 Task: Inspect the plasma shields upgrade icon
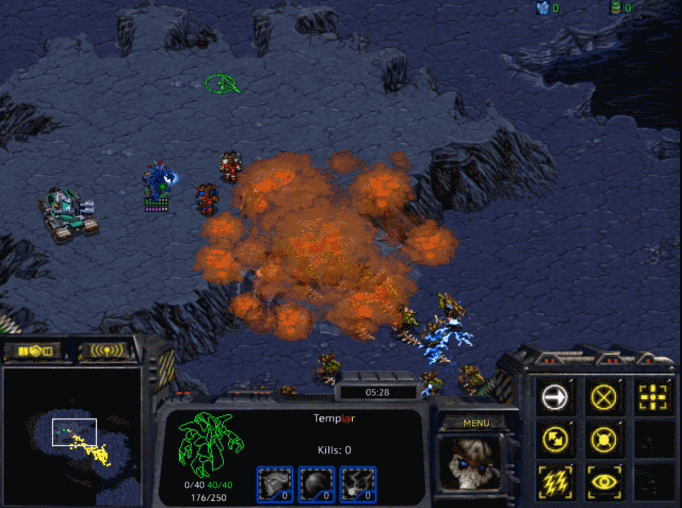point(316,484)
